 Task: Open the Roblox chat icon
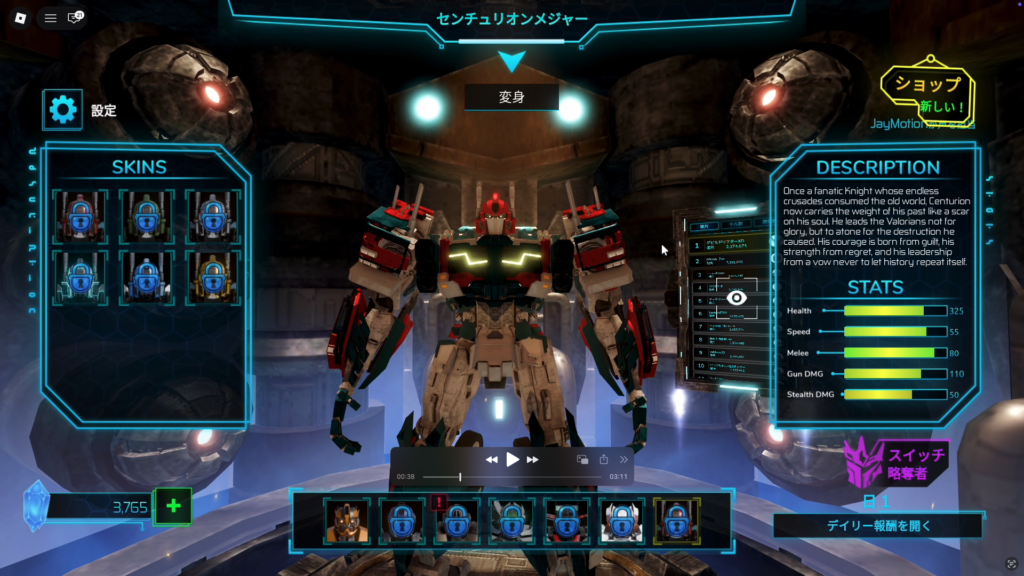coord(74,18)
